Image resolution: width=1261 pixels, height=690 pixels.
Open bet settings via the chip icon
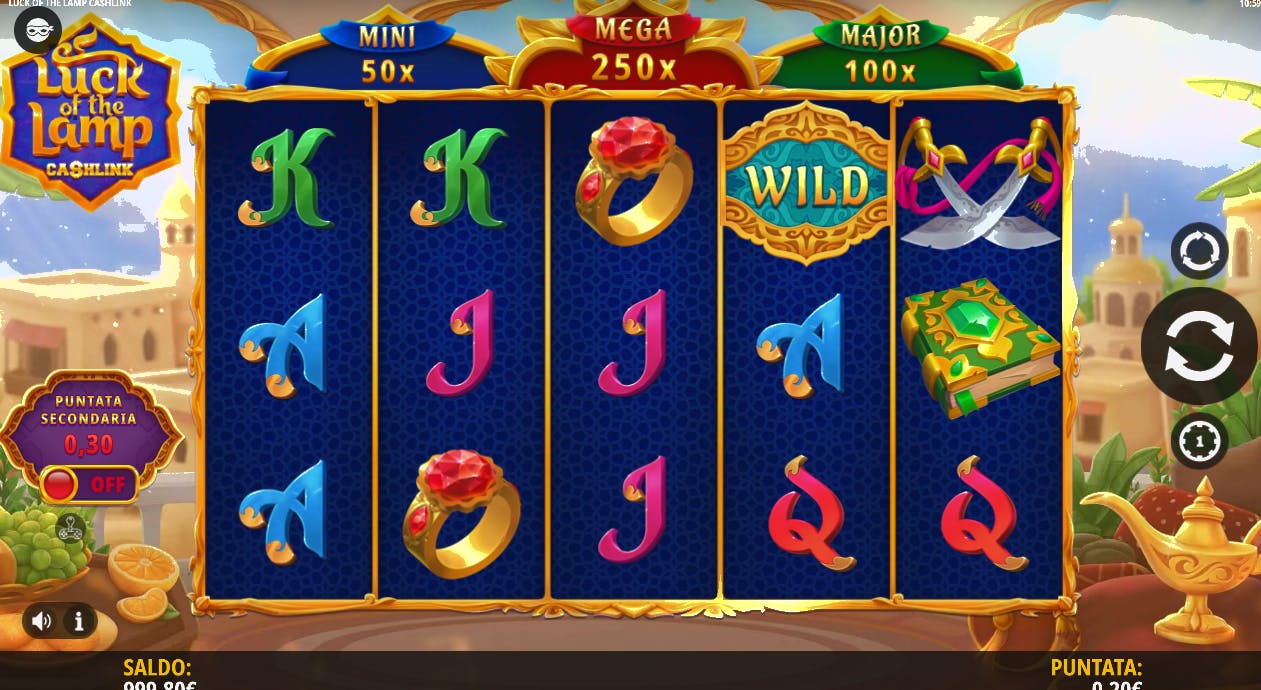click(x=1199, y=440)
